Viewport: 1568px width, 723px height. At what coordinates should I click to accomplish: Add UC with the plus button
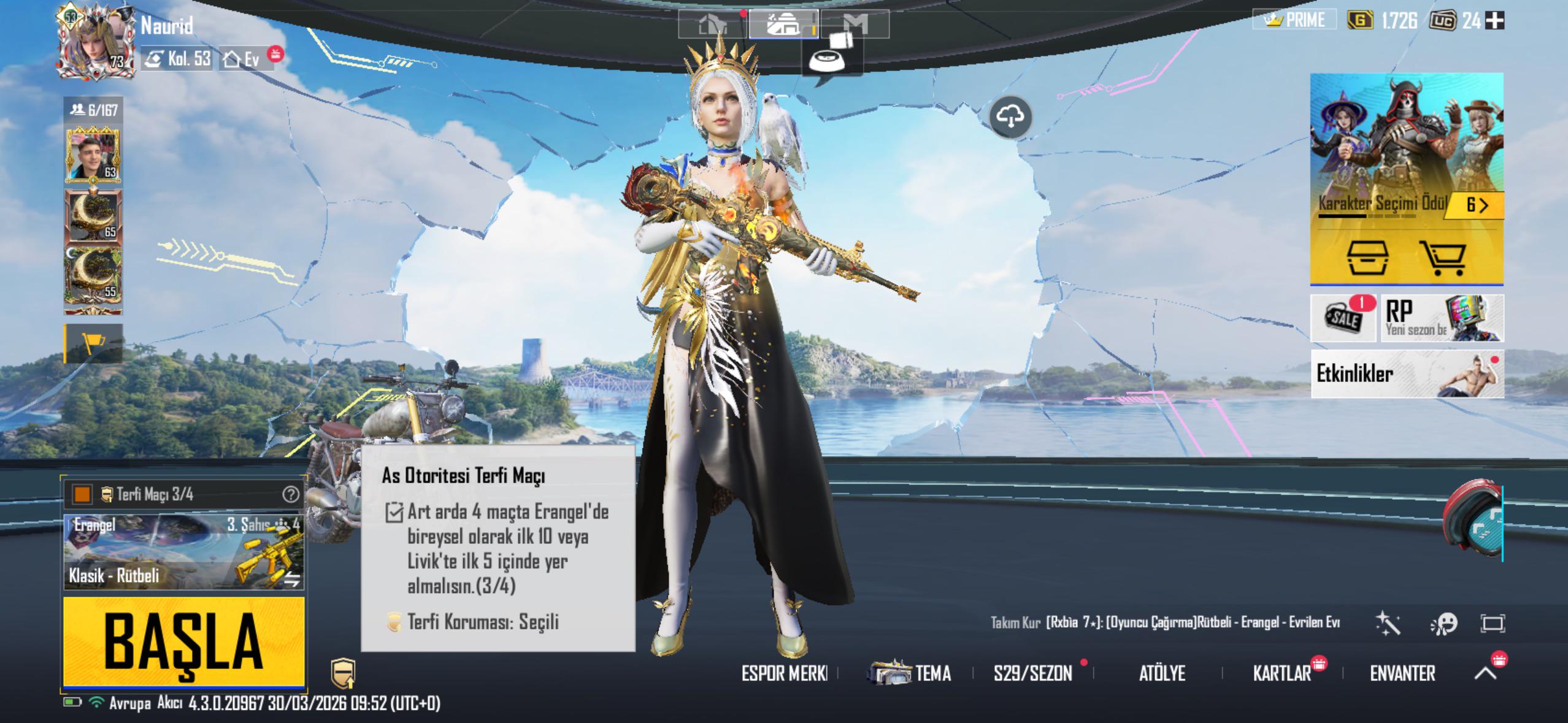pyautogui.click(x=1495, y=21)
